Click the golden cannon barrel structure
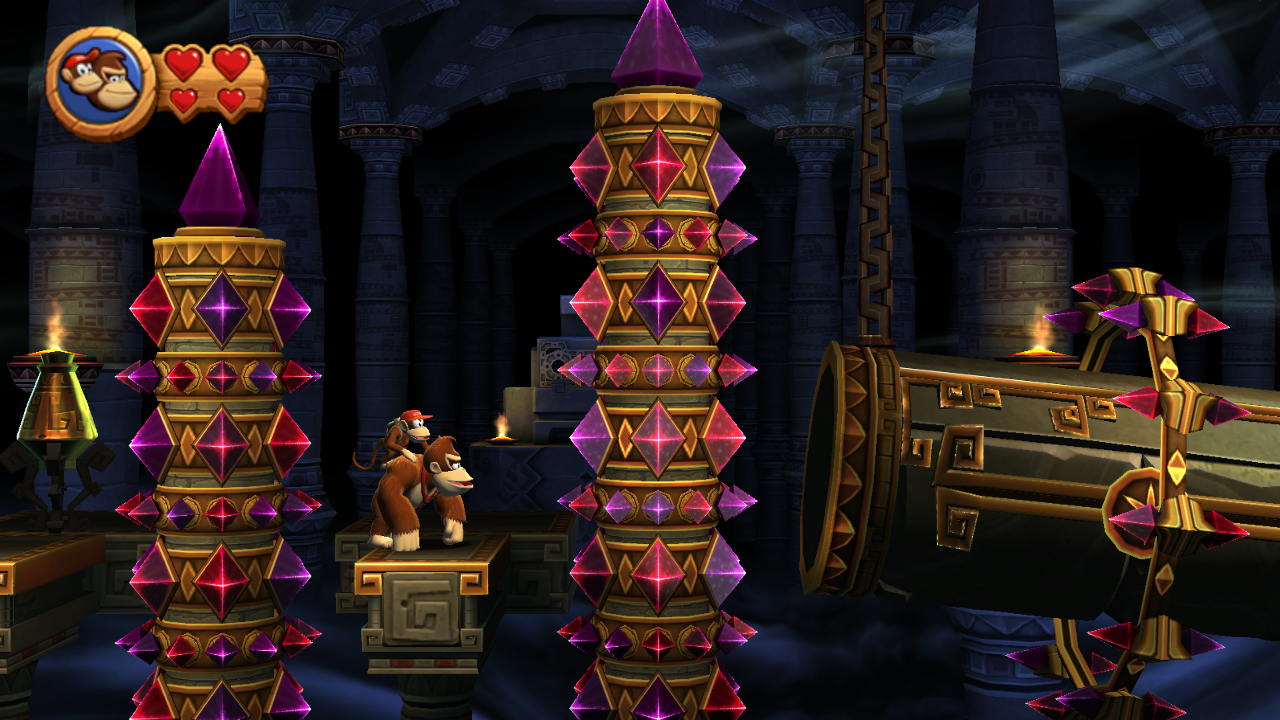The width and height of the screenshot is (1280, 720). (x=1000, y=450)
